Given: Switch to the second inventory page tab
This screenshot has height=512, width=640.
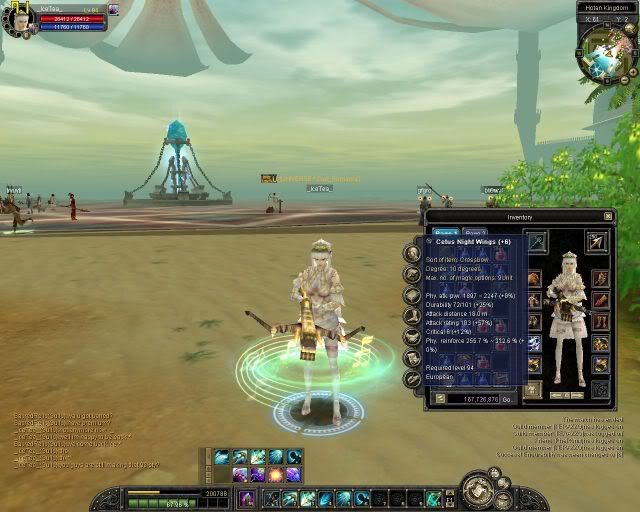Looking at the screenshot, I should (476, 234).
